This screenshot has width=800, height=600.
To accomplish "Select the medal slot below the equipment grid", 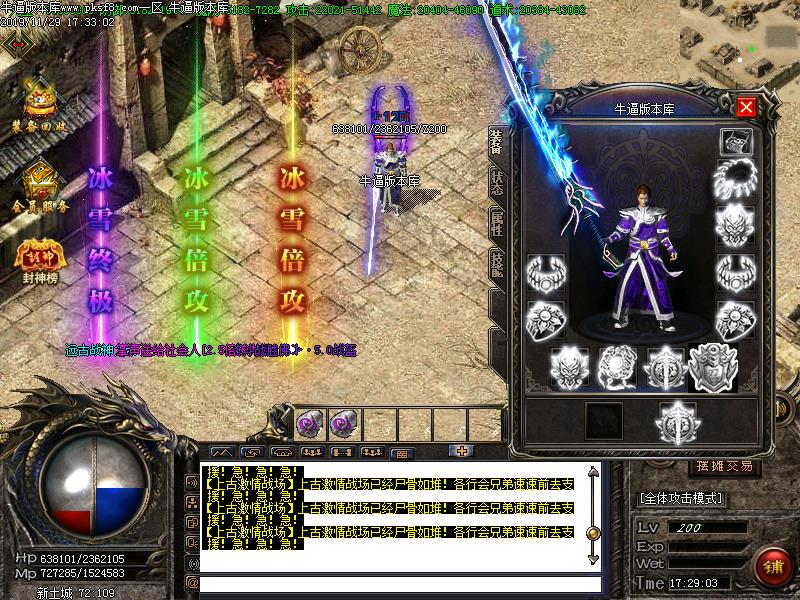I will pyautogui.click(x=674, y=422).
